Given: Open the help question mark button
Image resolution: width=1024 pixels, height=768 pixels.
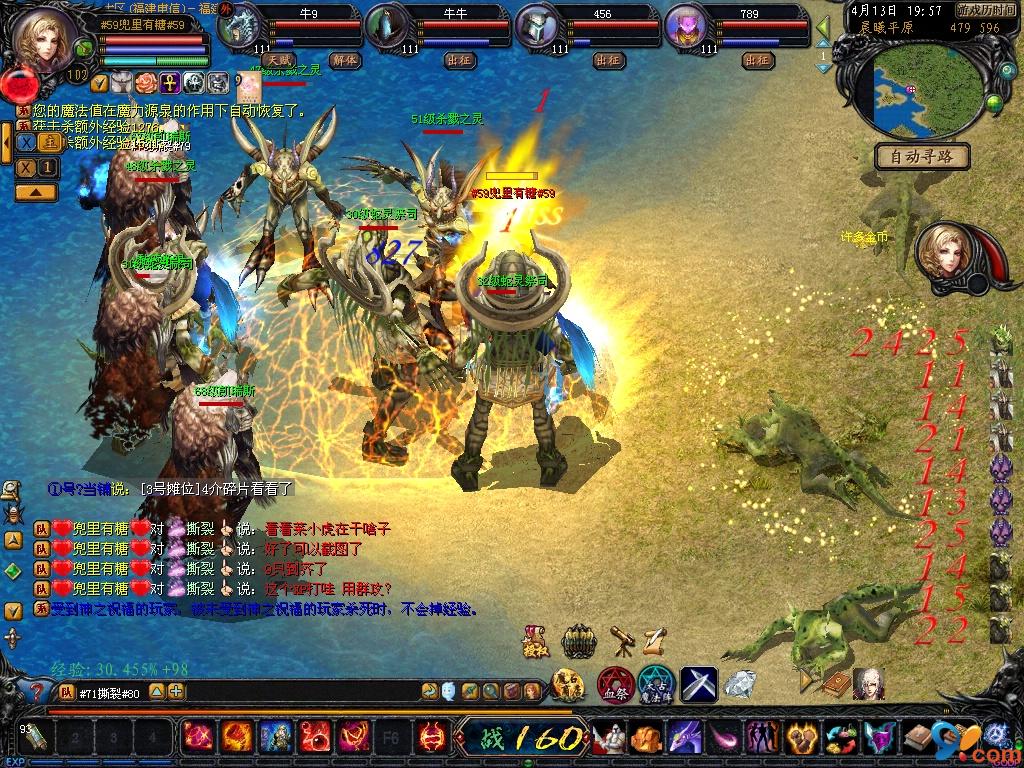Looking at the screenshot, I should [37, 691].
